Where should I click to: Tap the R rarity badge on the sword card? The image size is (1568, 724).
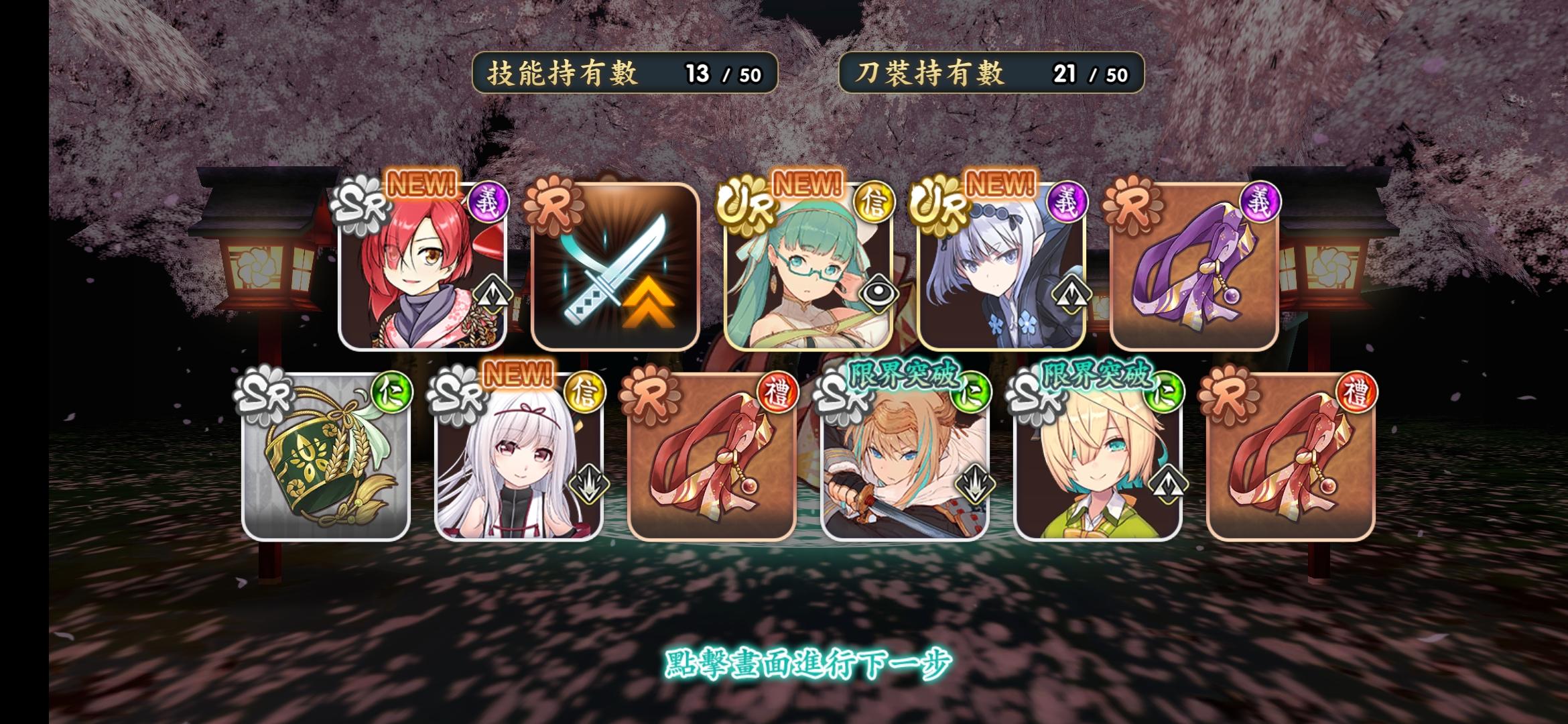pos(553,206)
